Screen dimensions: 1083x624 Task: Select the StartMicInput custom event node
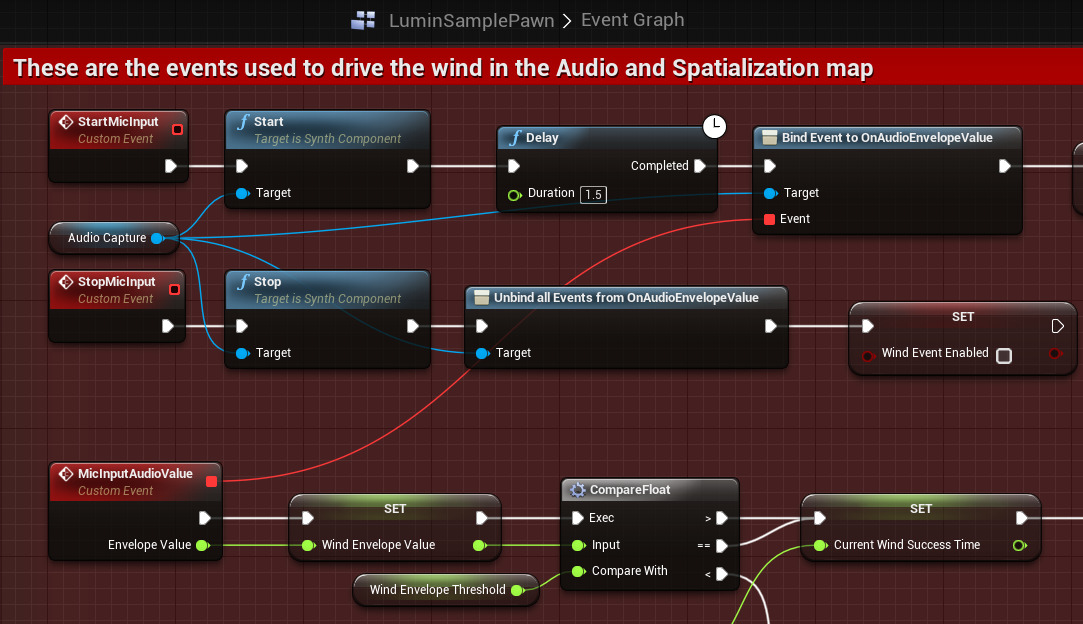click(118, 123)
